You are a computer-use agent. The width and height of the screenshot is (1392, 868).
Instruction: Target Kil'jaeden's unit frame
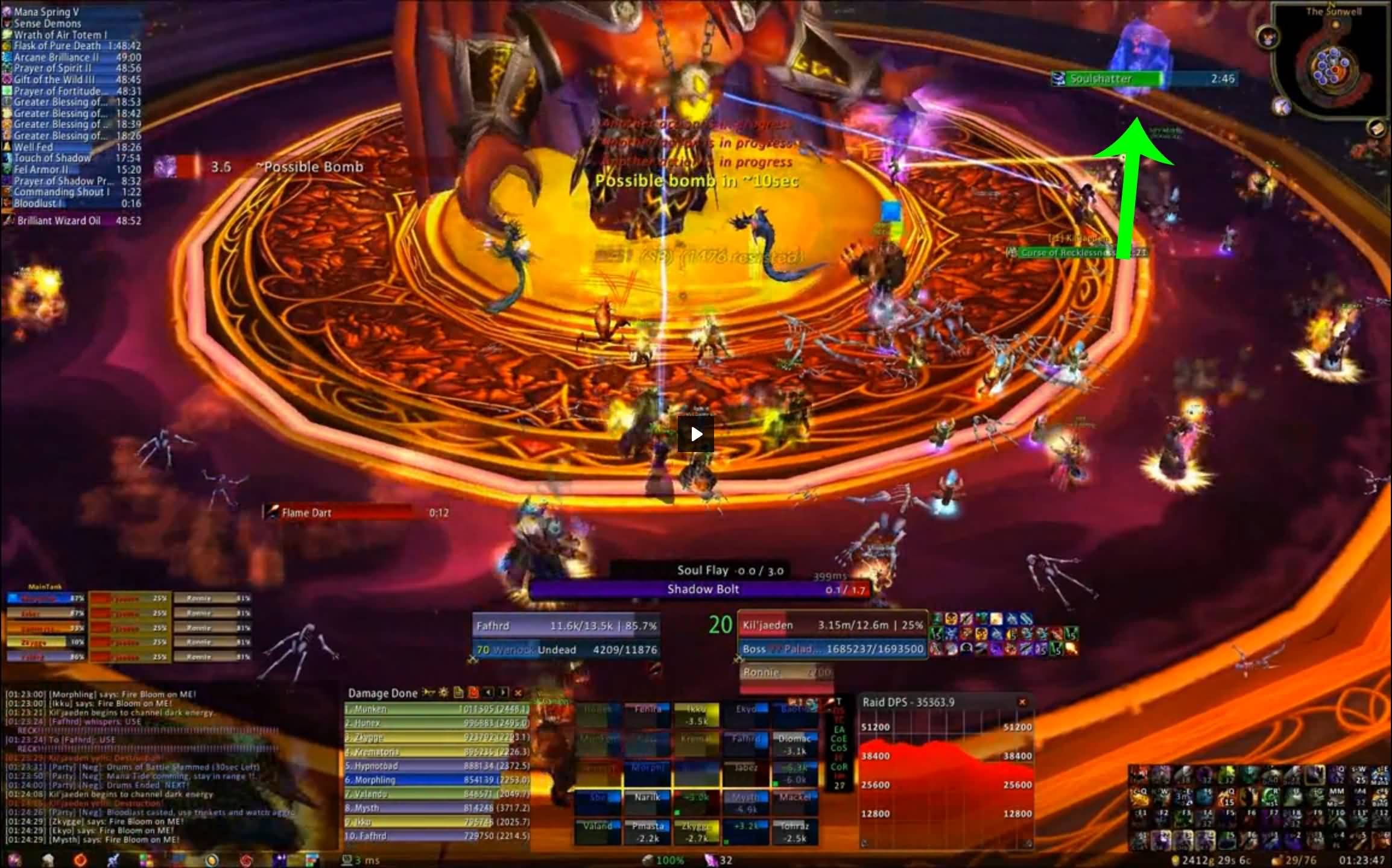831,626
